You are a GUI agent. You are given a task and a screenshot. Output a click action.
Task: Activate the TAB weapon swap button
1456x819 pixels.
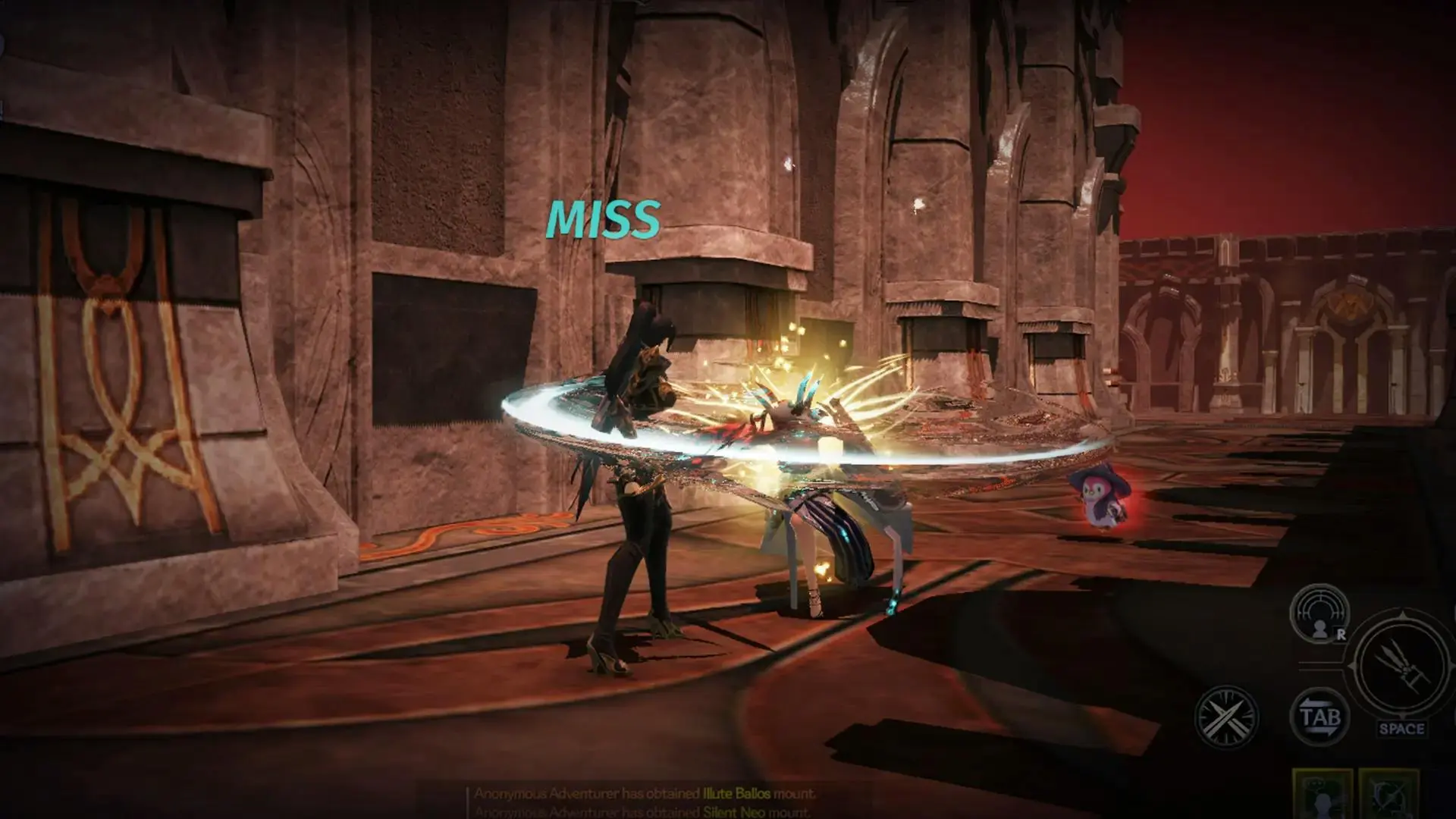1319,717
